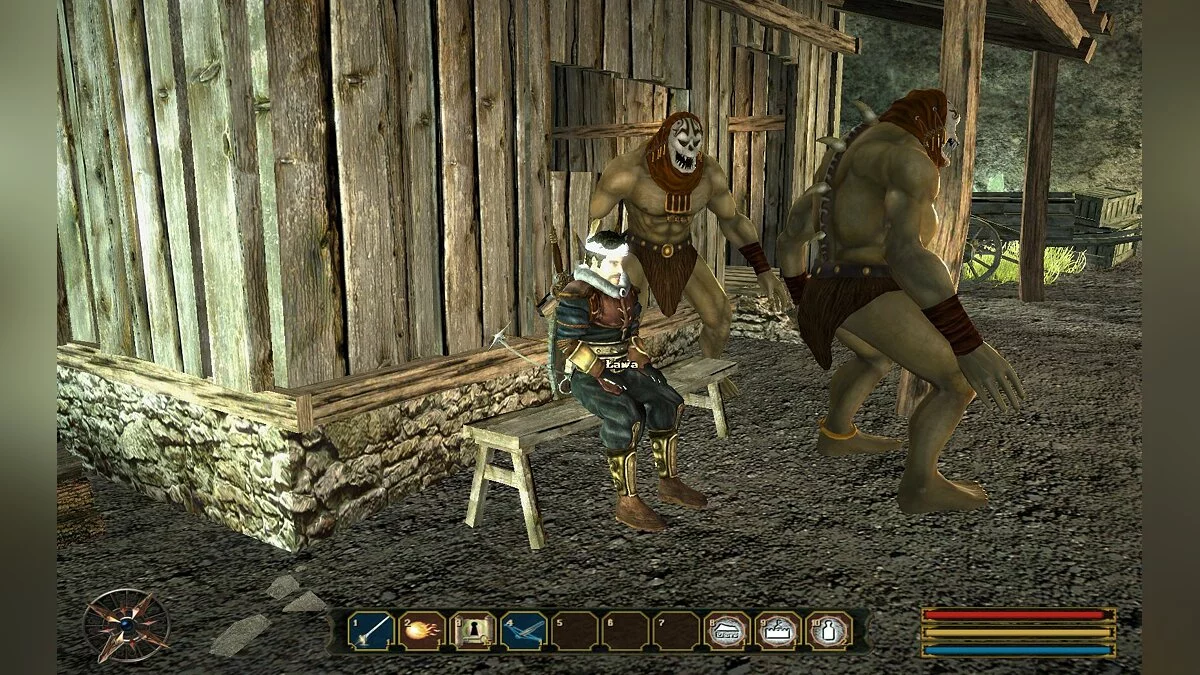Select the sword in hotbar slot 1
1200x675 pixels.
point(369,630)
